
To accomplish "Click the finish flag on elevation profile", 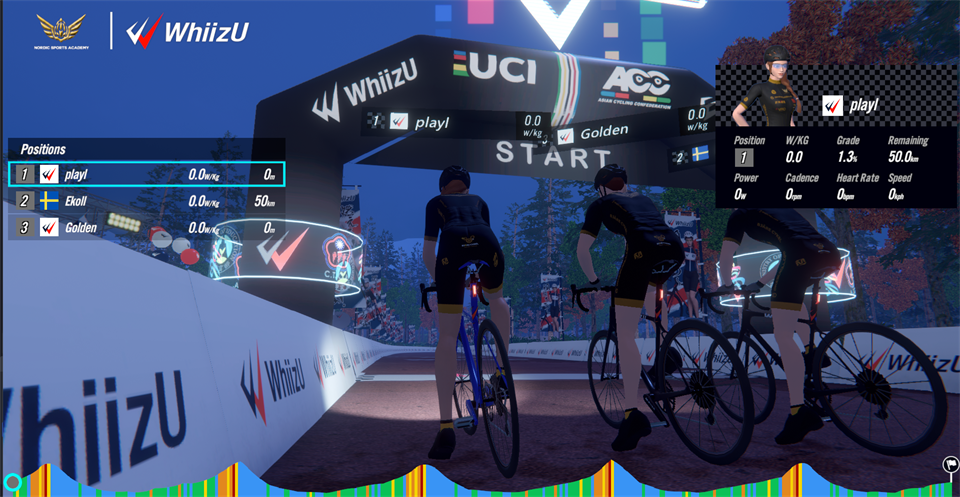I will tap(949, 464).
